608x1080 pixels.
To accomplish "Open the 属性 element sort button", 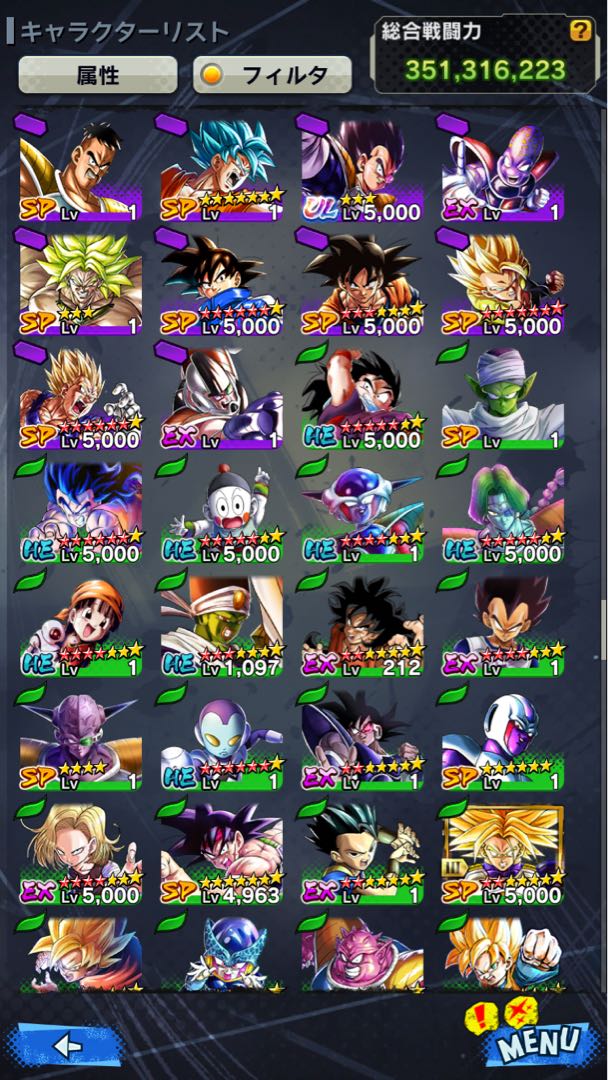I will click(x=98, y=74).
